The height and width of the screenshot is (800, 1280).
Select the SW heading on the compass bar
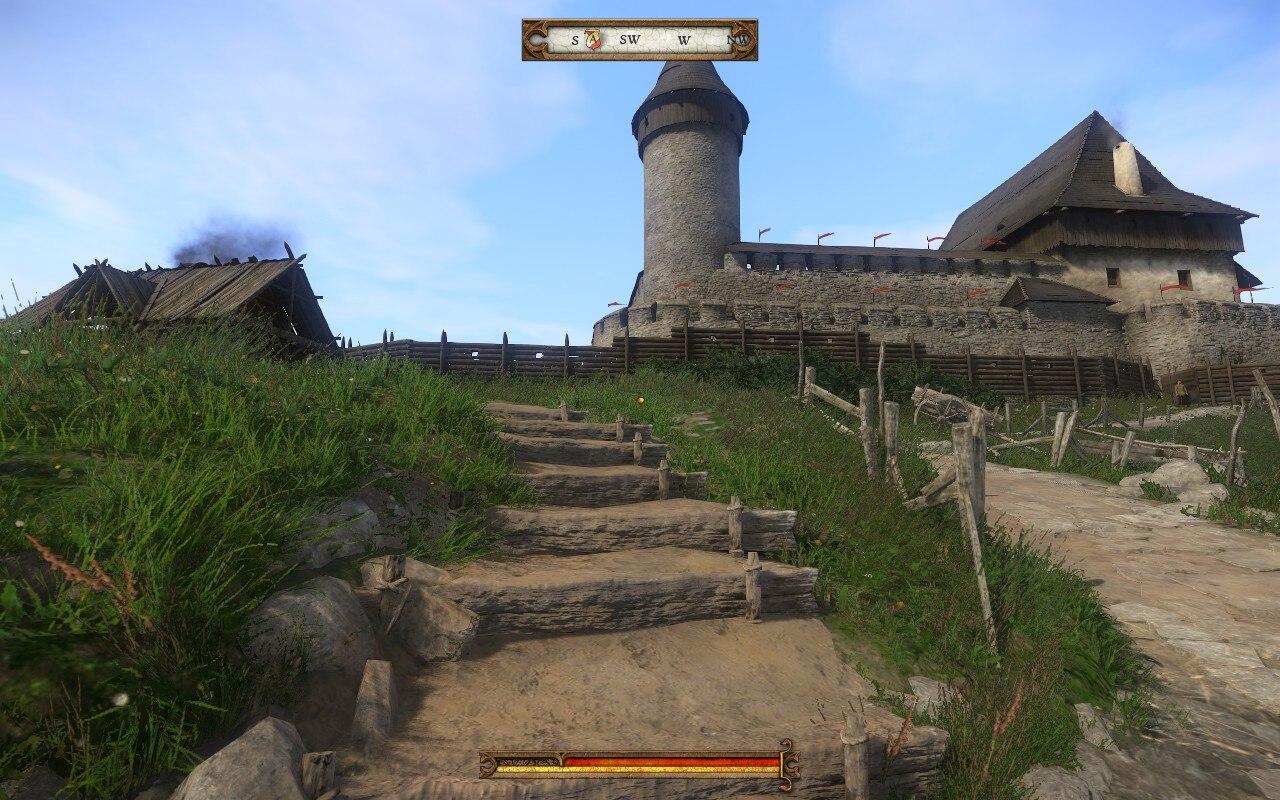(x=629, y=40)
